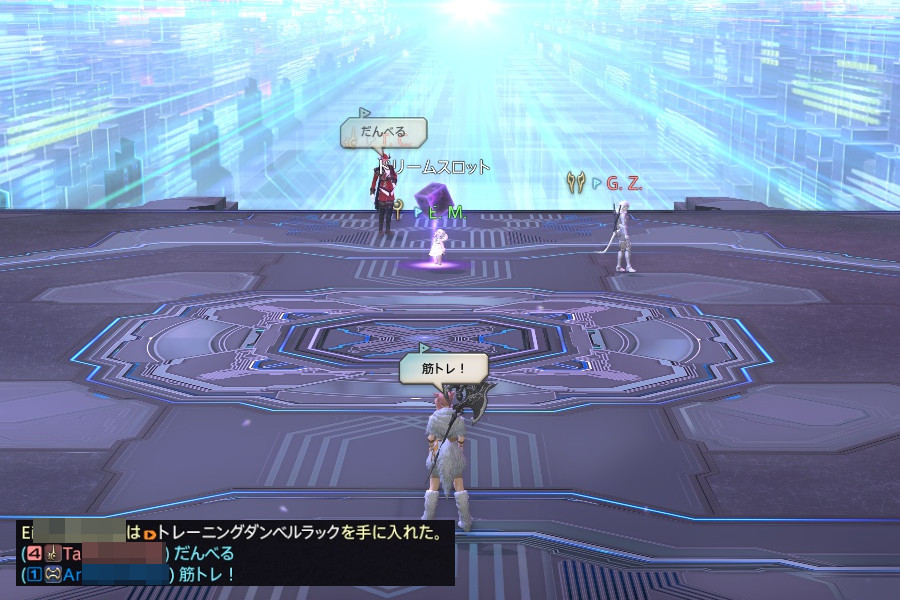Select the E. M. player name tag
900x600 pixels.
446,212
